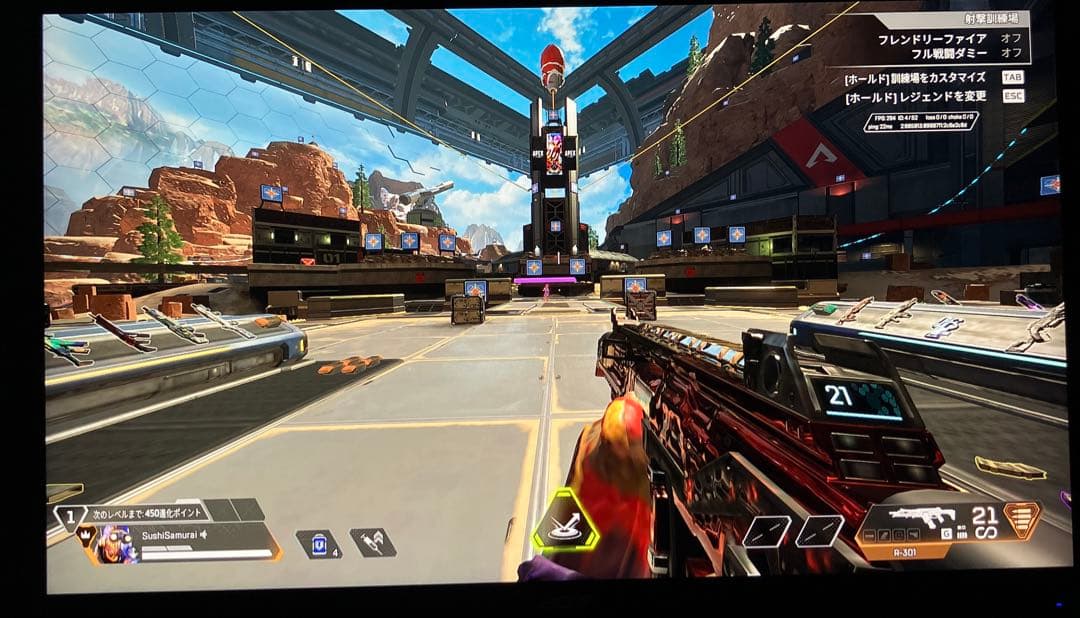Use the syringe healing item icon
Screen dimensions: 1080x618
(x=372, y=543)
